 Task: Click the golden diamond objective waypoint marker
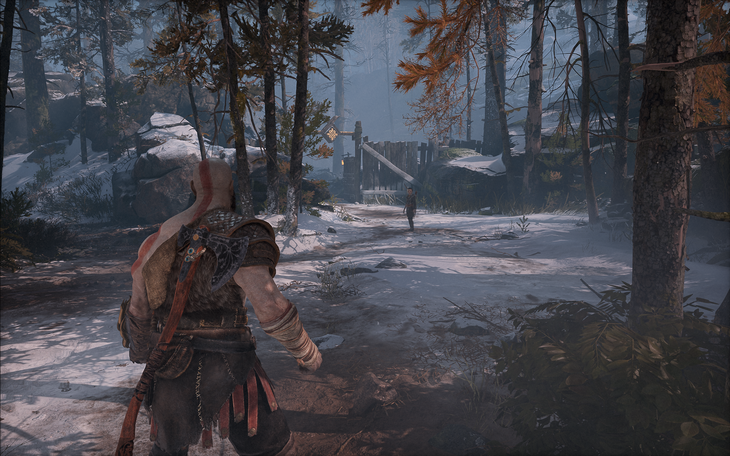(x=332, y=133)
